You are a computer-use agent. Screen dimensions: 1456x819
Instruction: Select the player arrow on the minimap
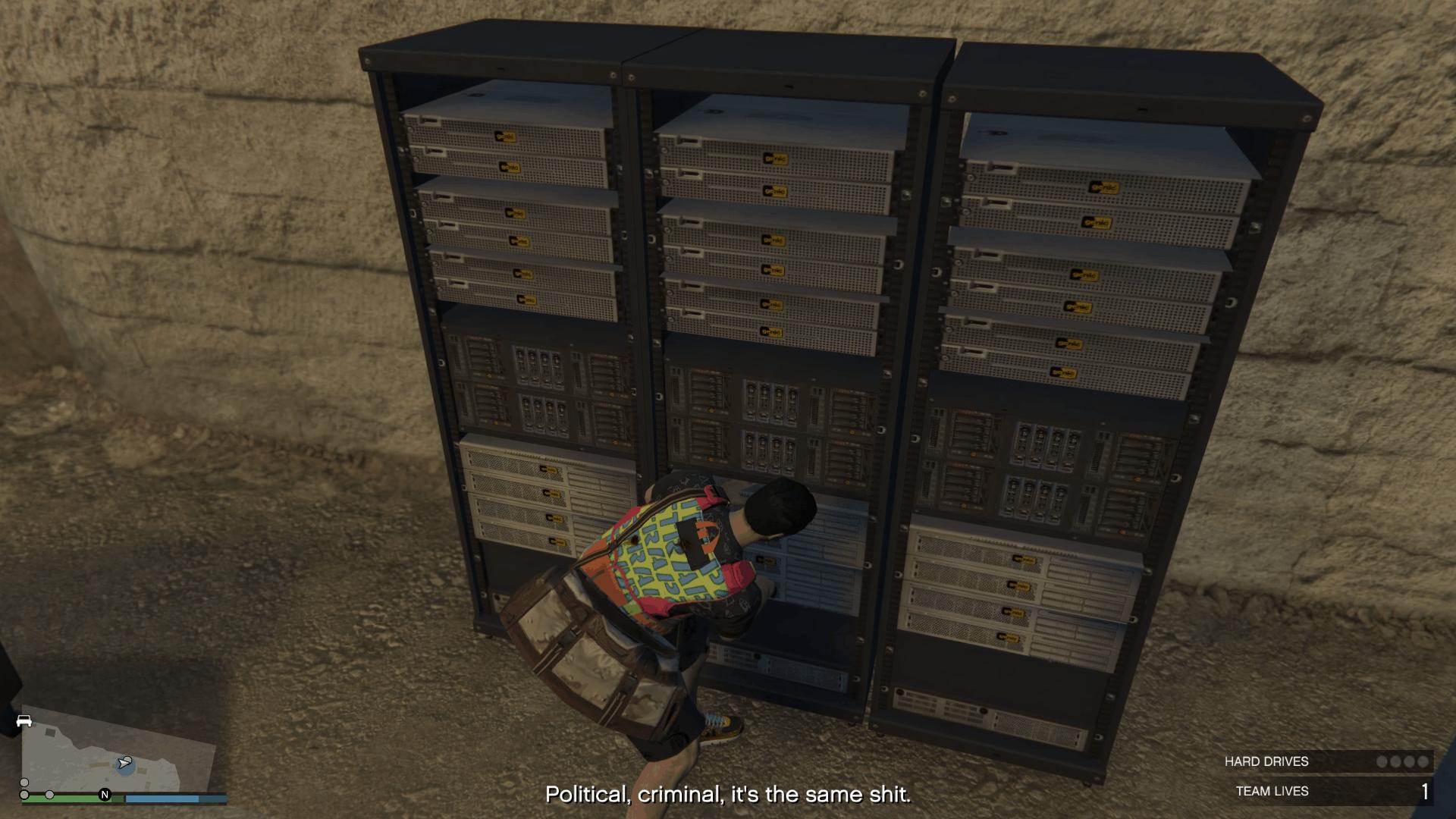[x=125, y=762]
